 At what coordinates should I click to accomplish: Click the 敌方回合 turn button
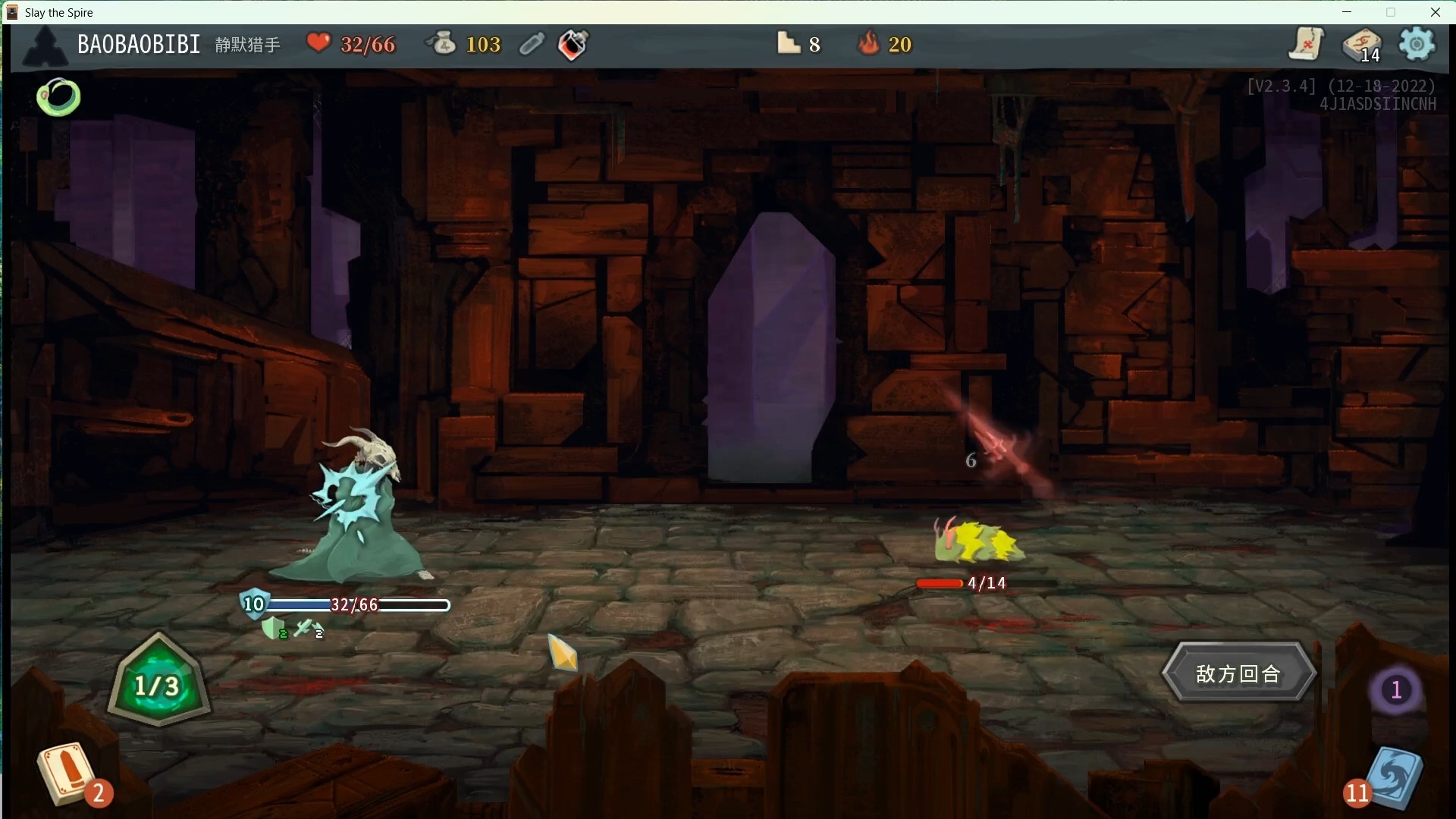1238,673
